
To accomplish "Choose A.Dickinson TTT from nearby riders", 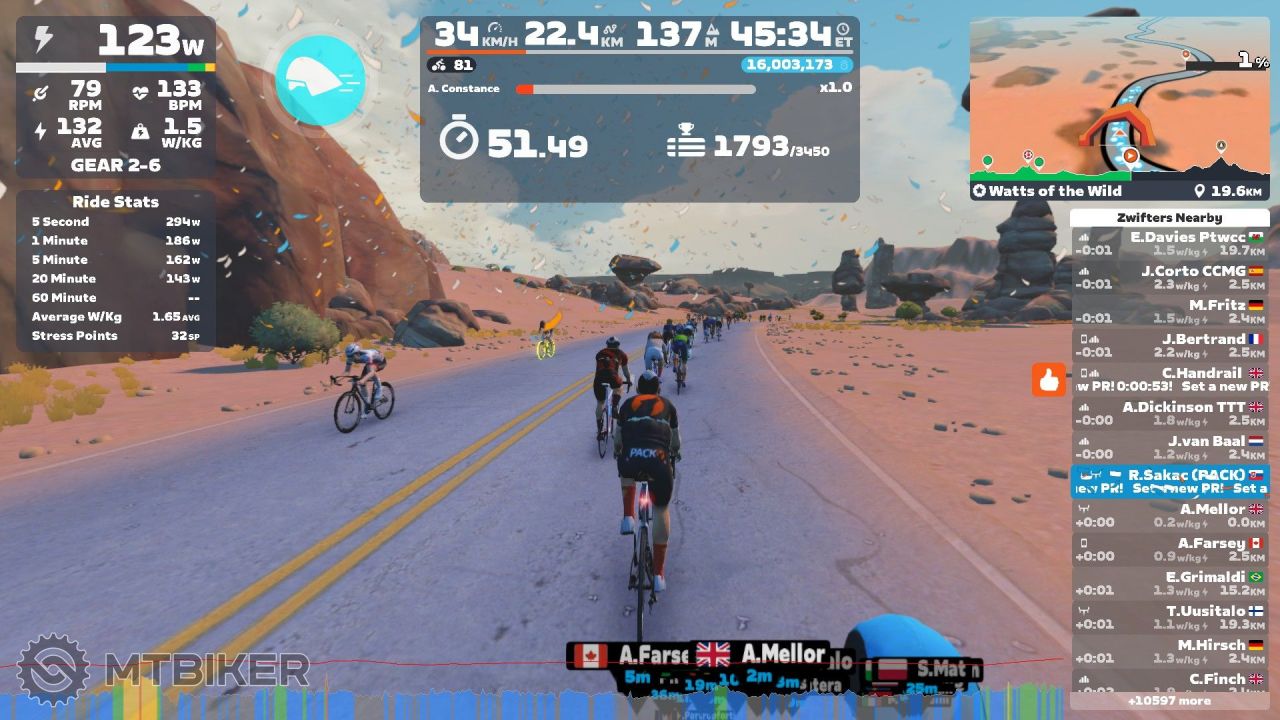I will pos(1169,414).
